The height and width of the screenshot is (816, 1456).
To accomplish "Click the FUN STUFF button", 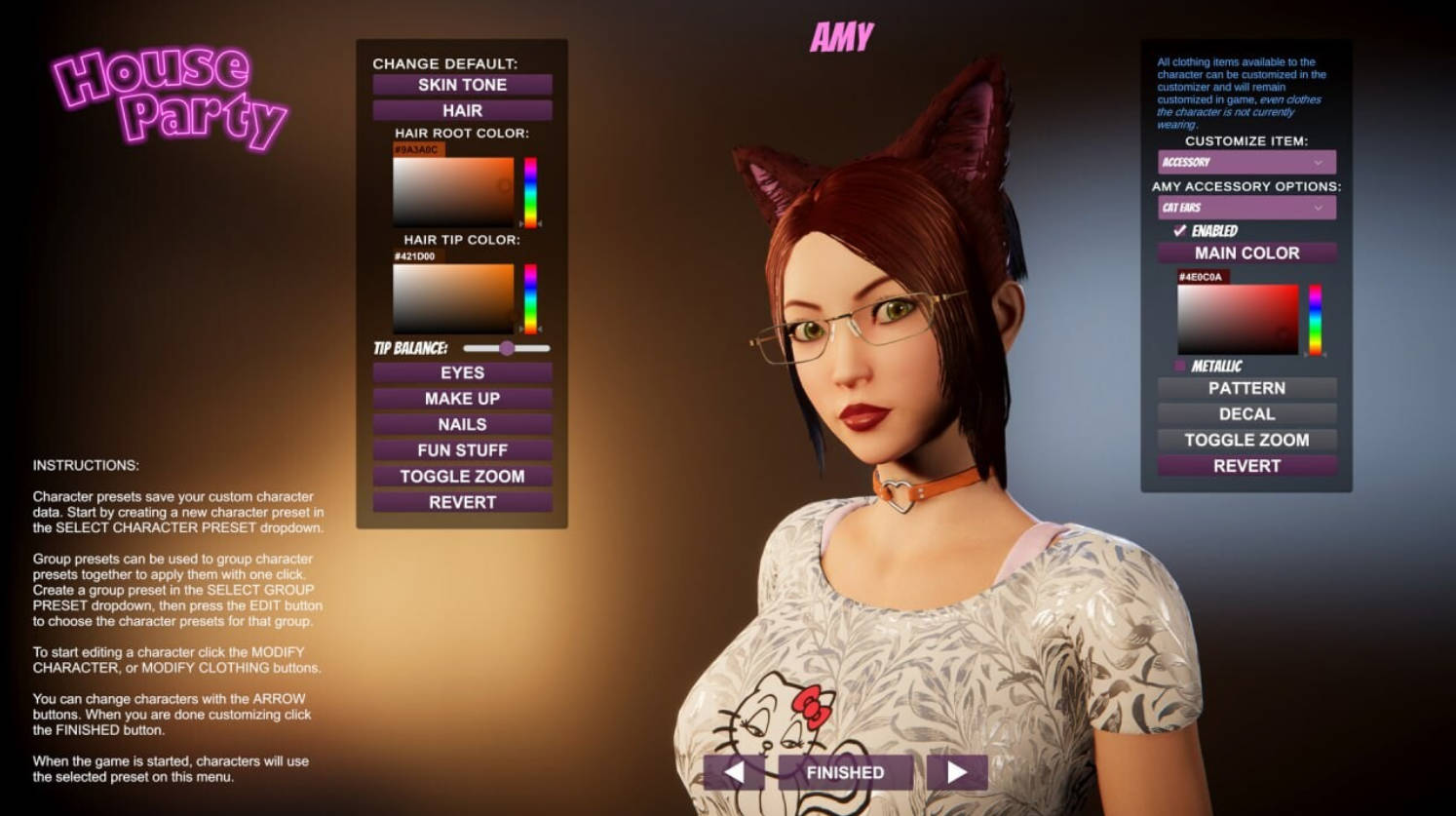I will pos(462,449).
